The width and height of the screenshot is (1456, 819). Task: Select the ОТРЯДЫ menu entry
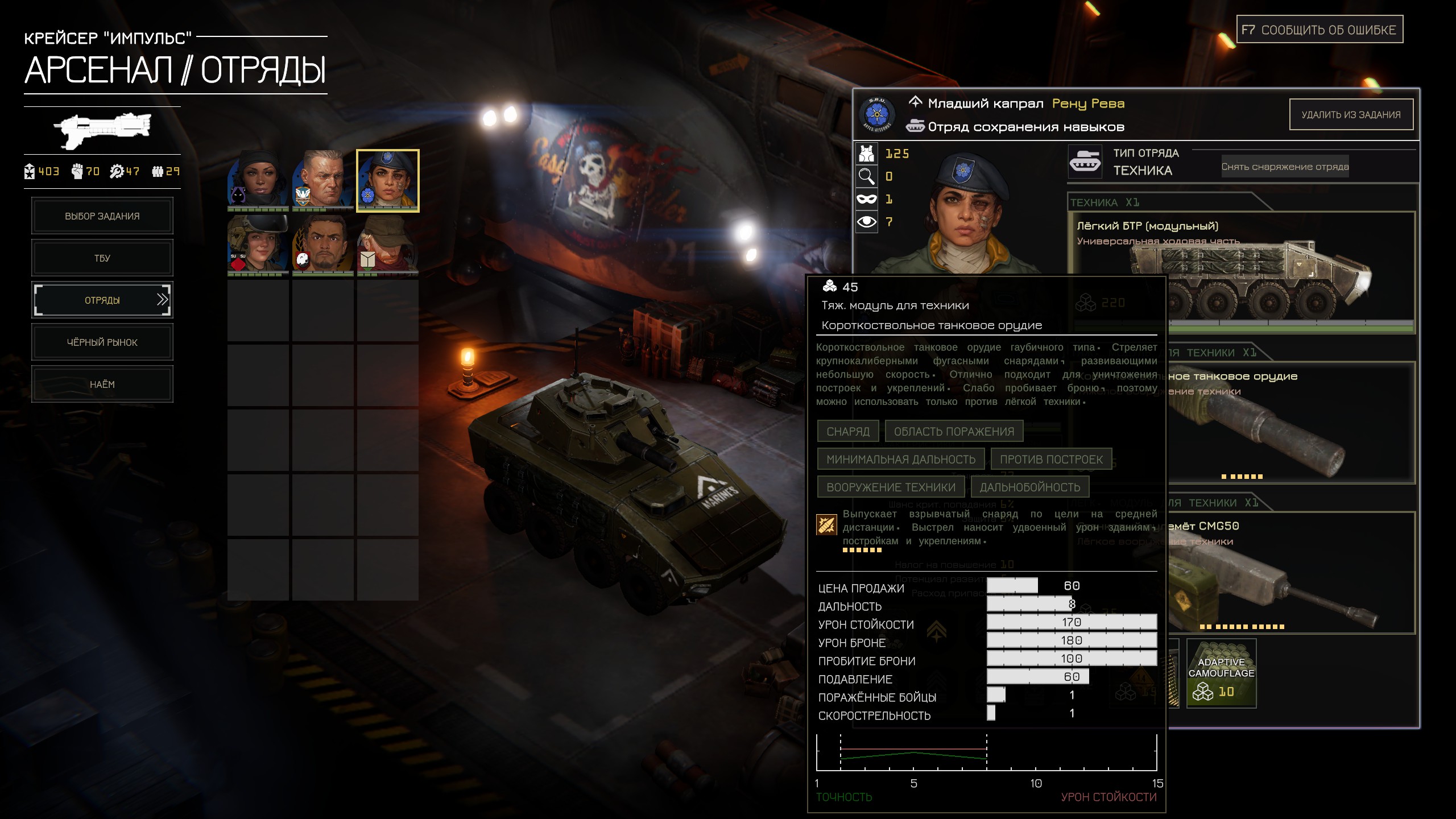pyautogui.click(x=102, y=300)
